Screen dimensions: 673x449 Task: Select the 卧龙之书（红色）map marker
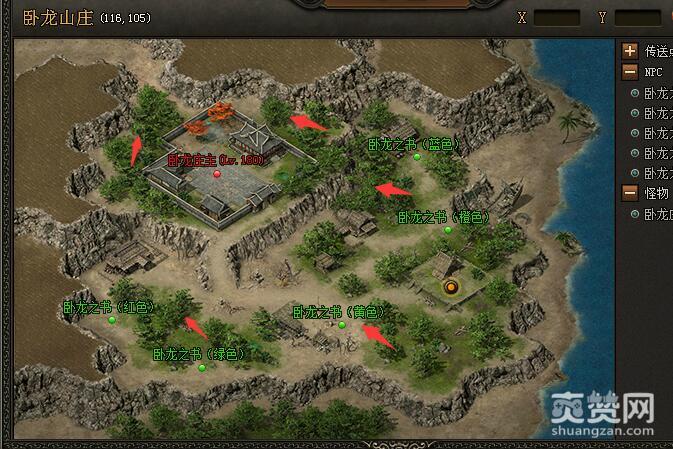(x=112, y=320)
